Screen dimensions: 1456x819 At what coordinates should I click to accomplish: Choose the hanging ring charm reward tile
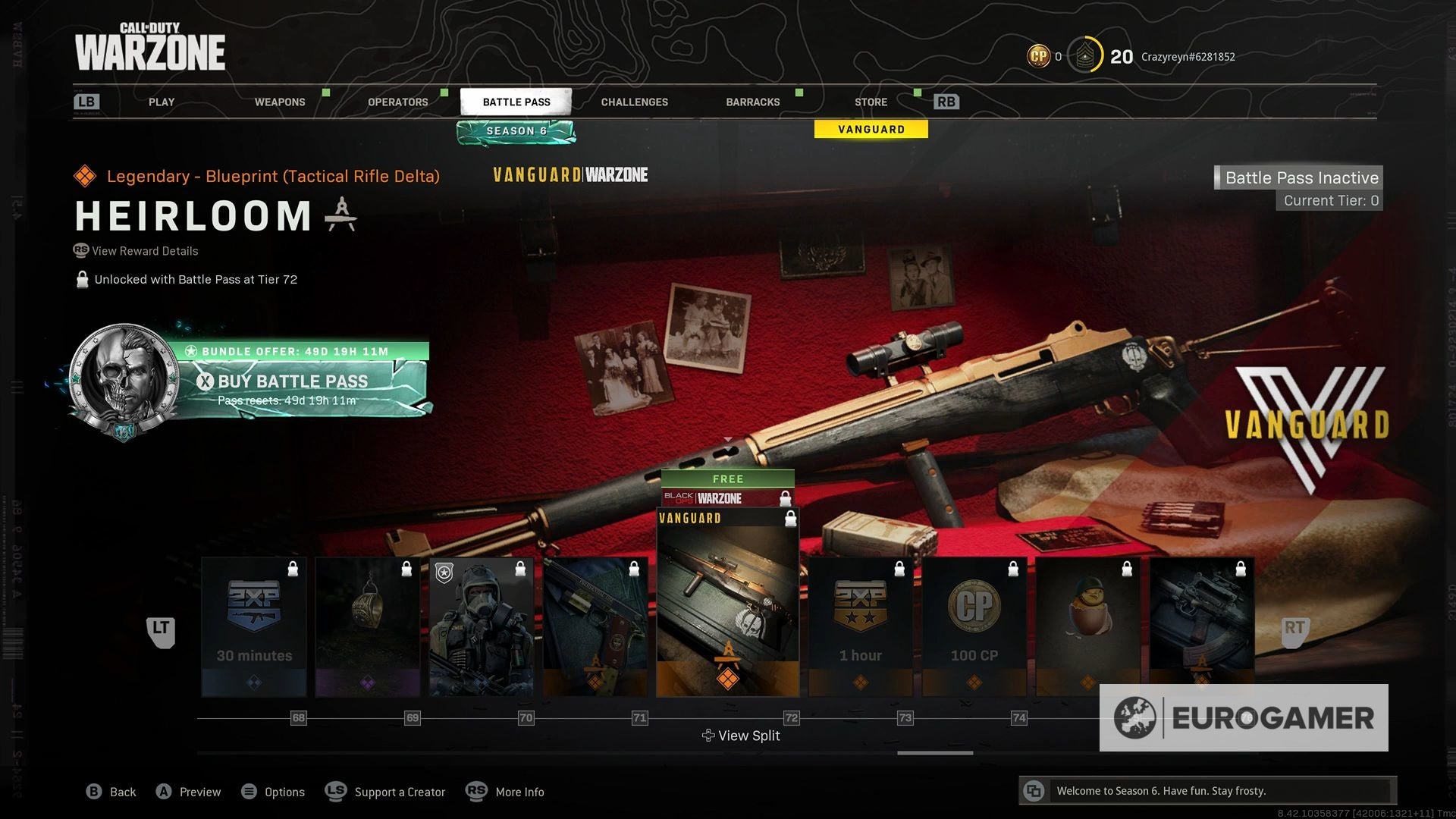(368, 626)
